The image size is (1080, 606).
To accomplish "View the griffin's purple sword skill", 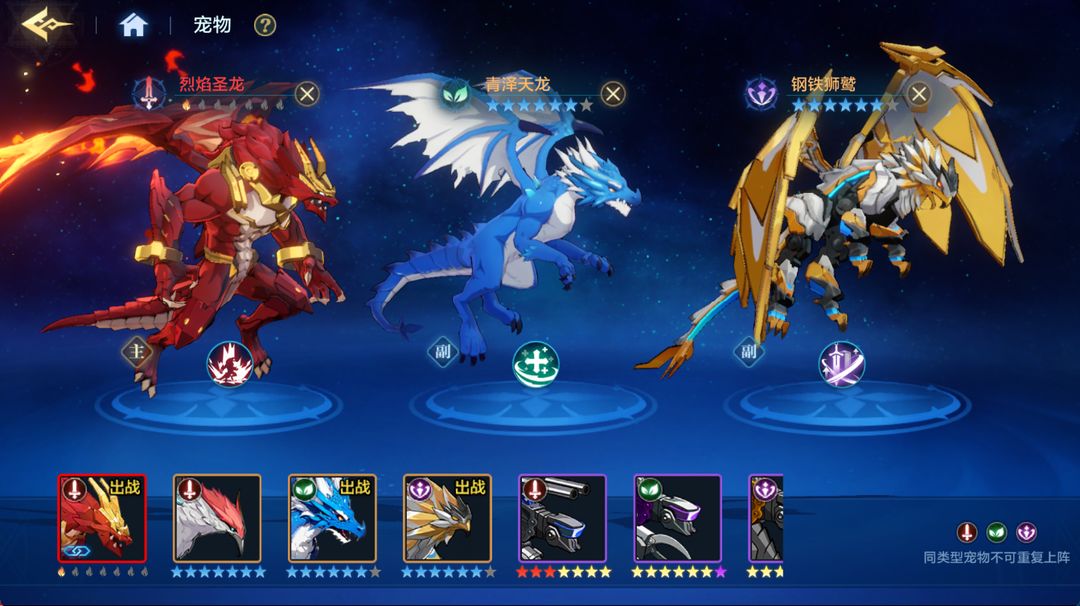I will click(x=842, y=363).
